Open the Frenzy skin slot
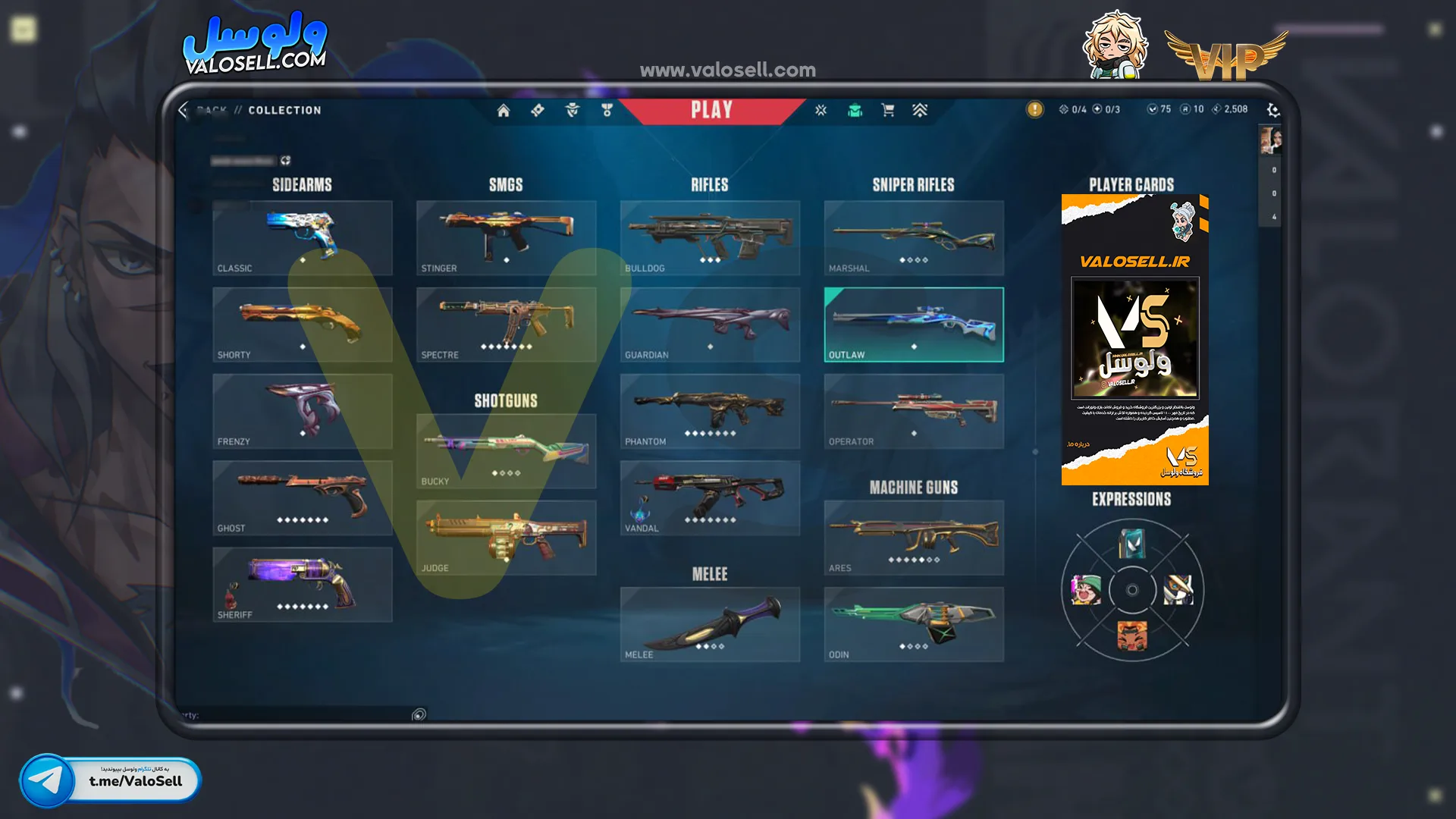This screenshot has width=1456, height=819. pyautogui.click(x=302, y=411)
